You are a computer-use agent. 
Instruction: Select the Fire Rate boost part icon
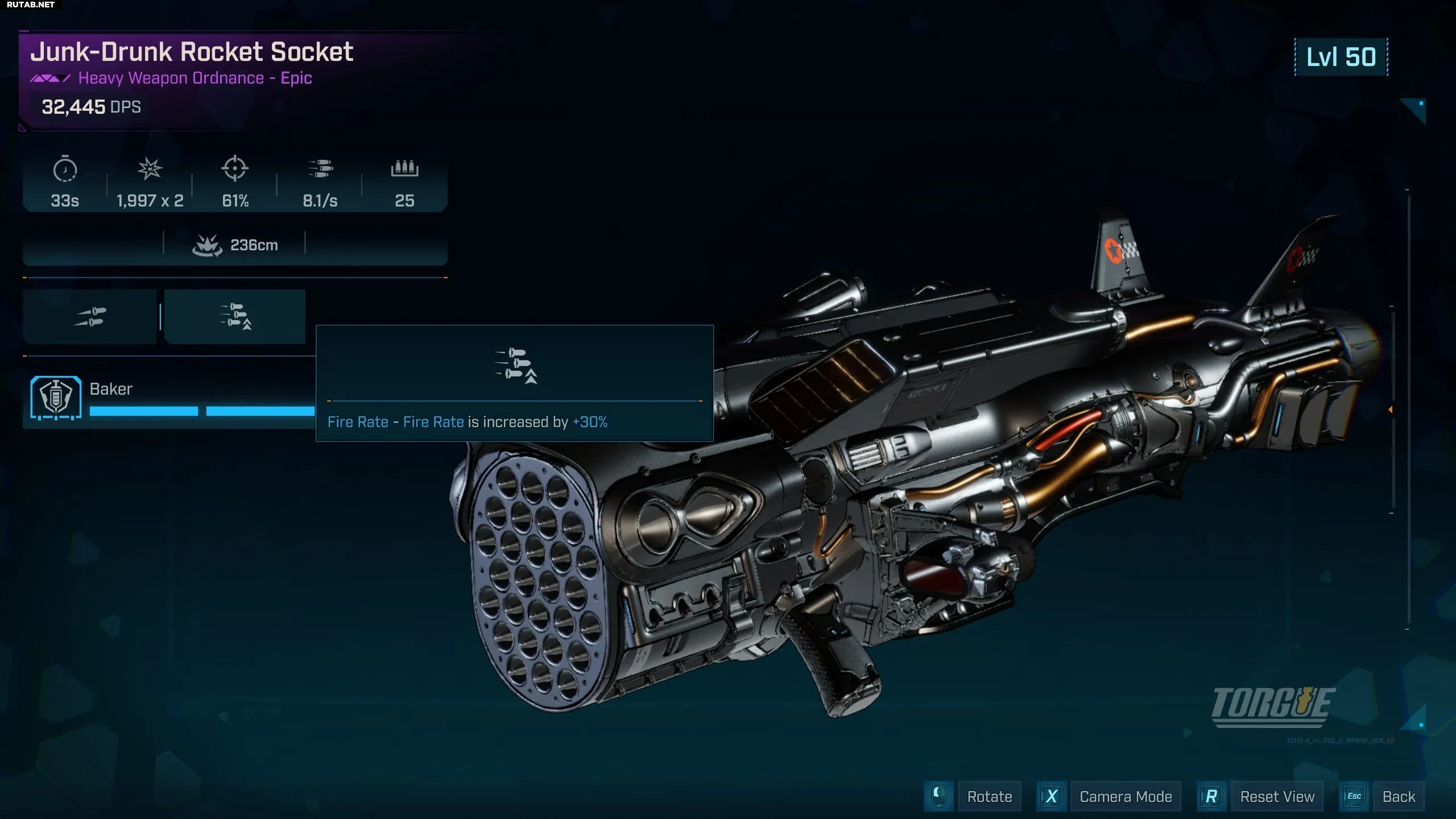tap(235, 317)
